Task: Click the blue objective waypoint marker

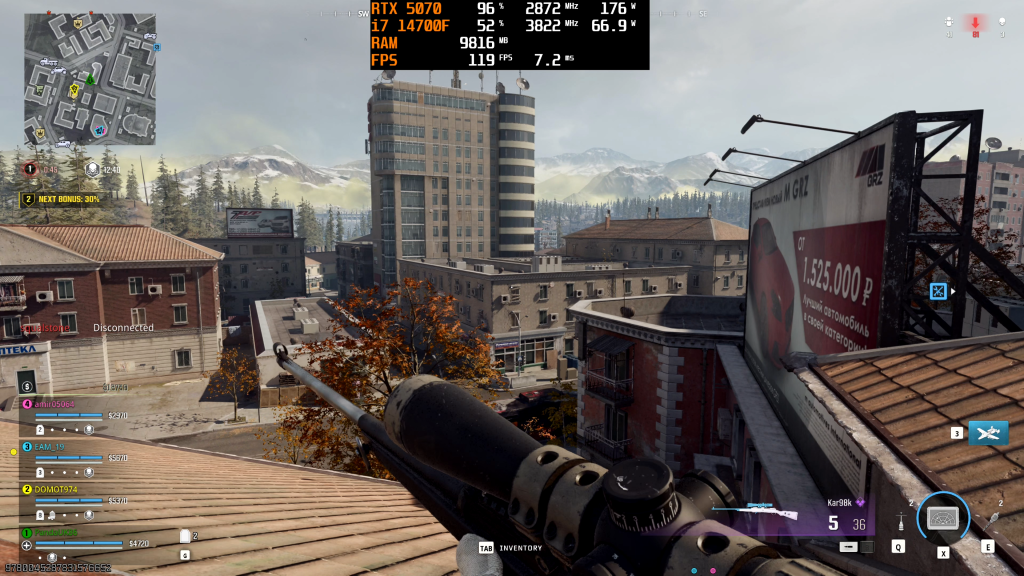Action: click(938, 291)
